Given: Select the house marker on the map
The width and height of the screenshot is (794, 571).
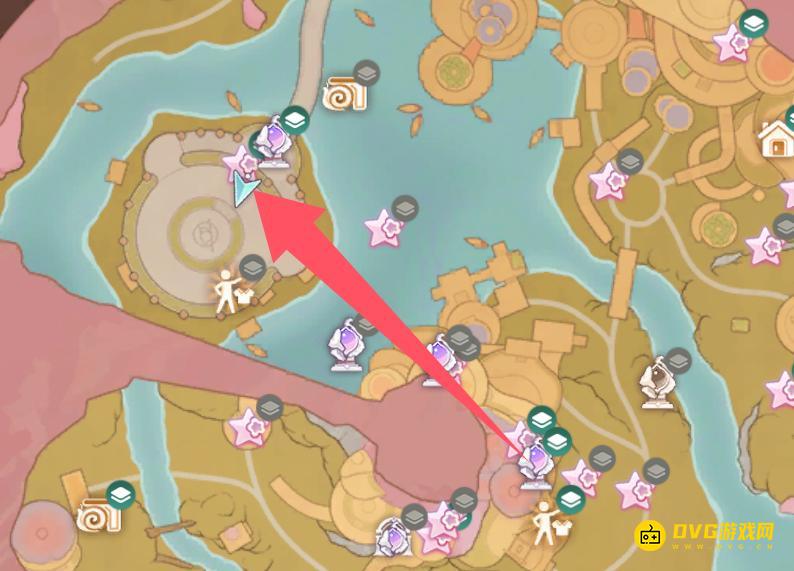Looking at the screenshot, I should (776, 139).
